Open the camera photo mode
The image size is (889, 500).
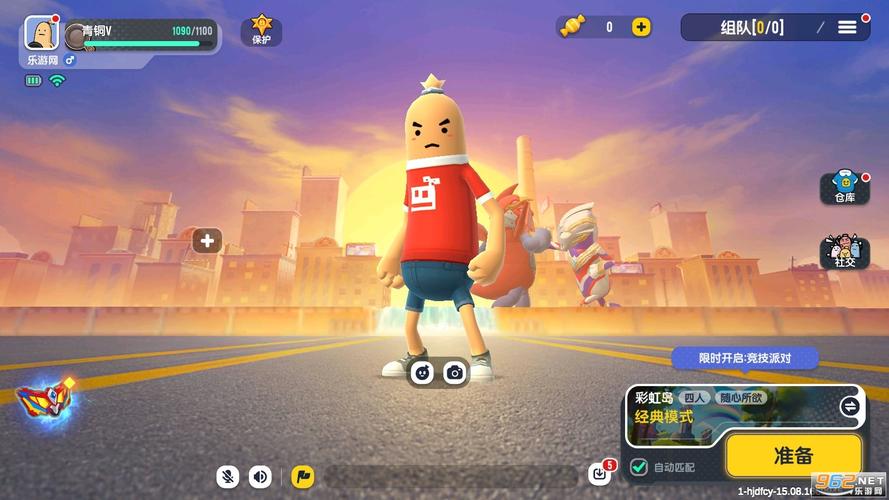click(x=455, y=372)
